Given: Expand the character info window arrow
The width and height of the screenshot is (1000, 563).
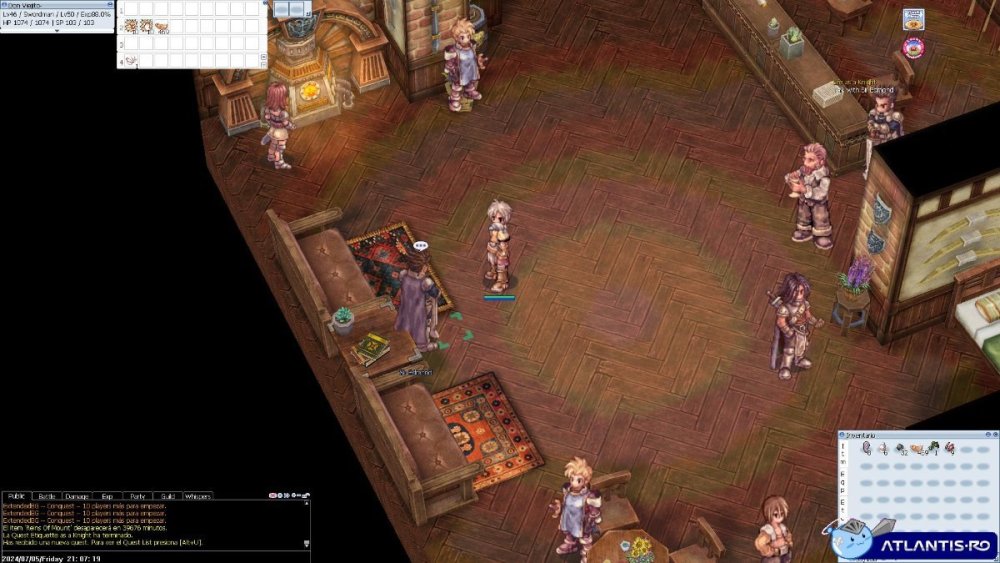Looking at the screenshot, I should (57, 31).
